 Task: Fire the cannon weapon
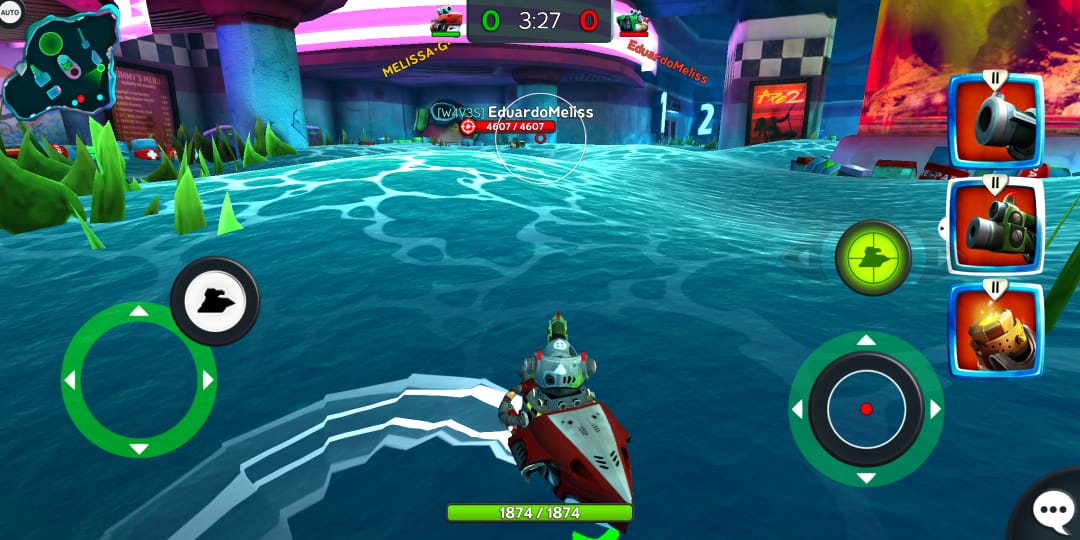[x=995, y=123]
